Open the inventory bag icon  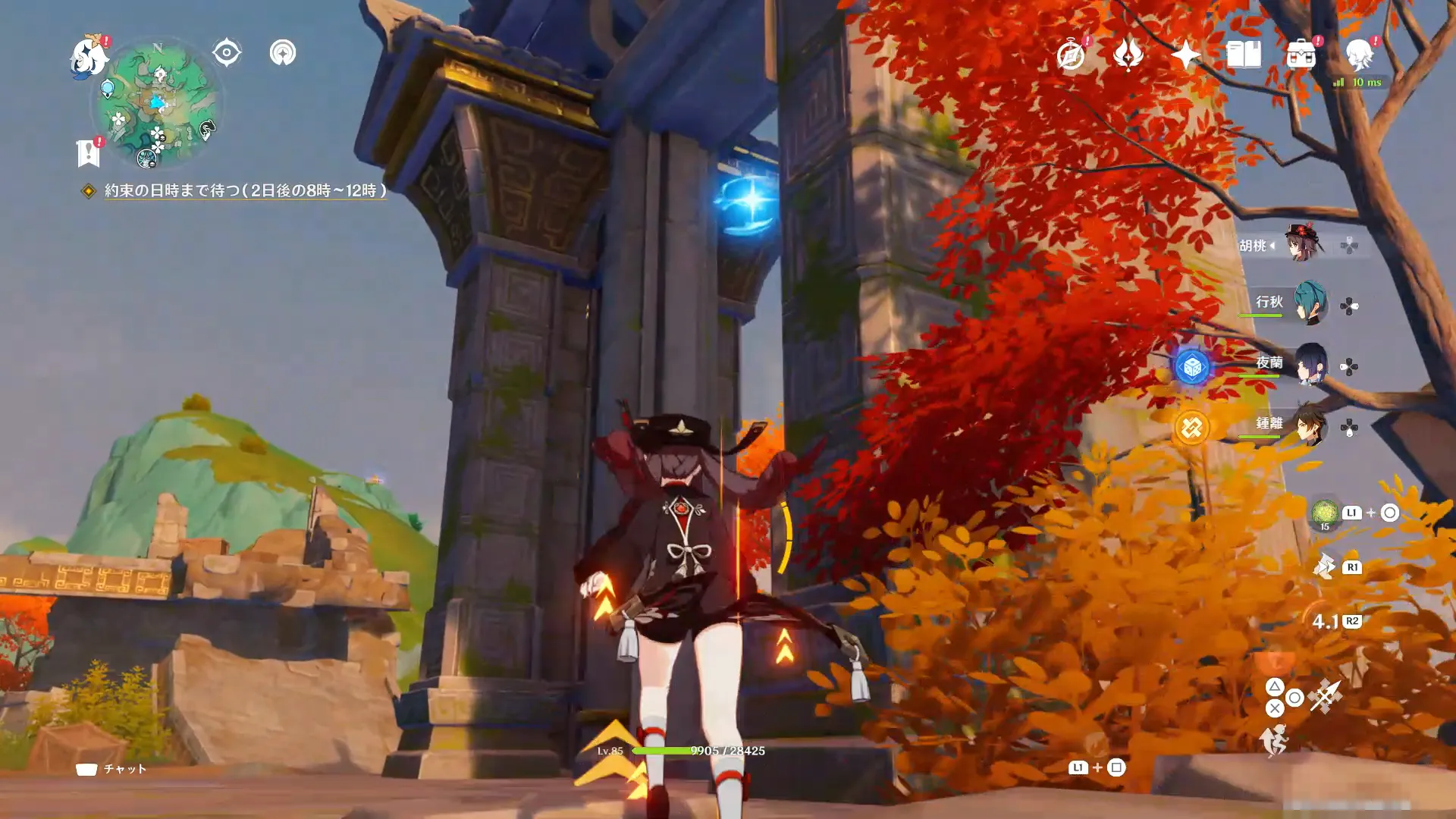point(1301,55)
